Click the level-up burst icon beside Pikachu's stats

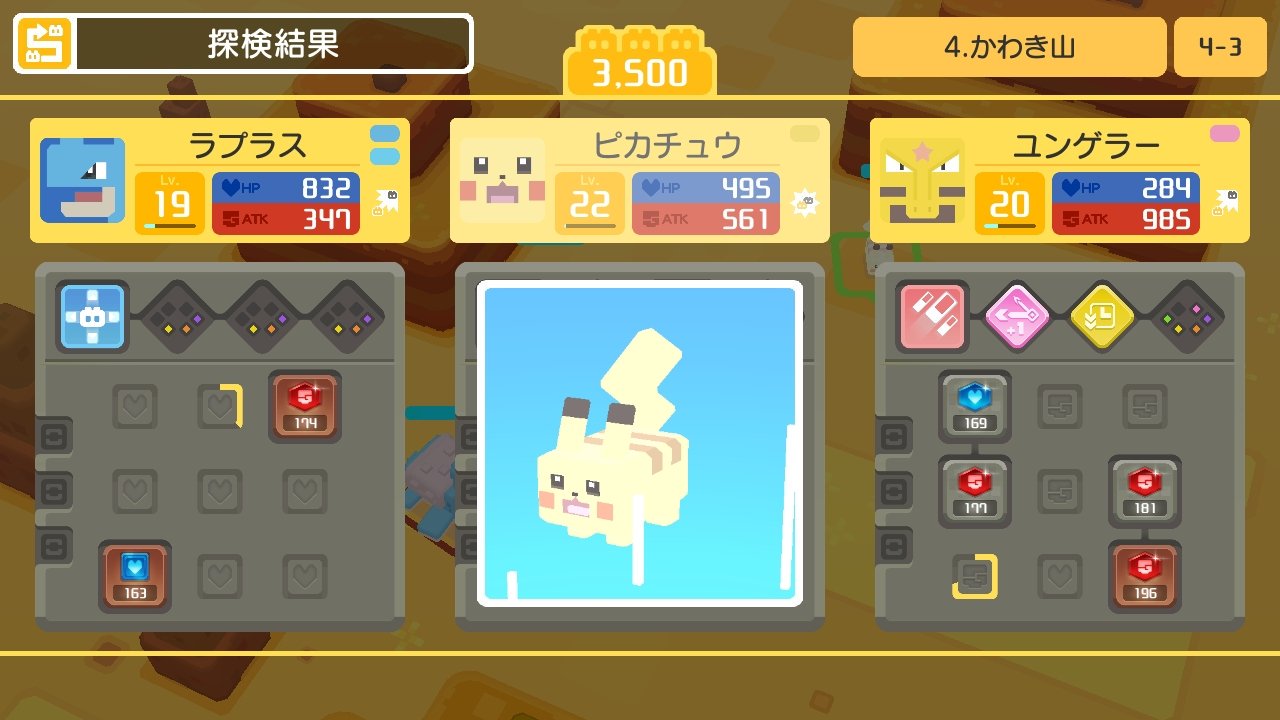pyautogui.click(x=807, y=200)
